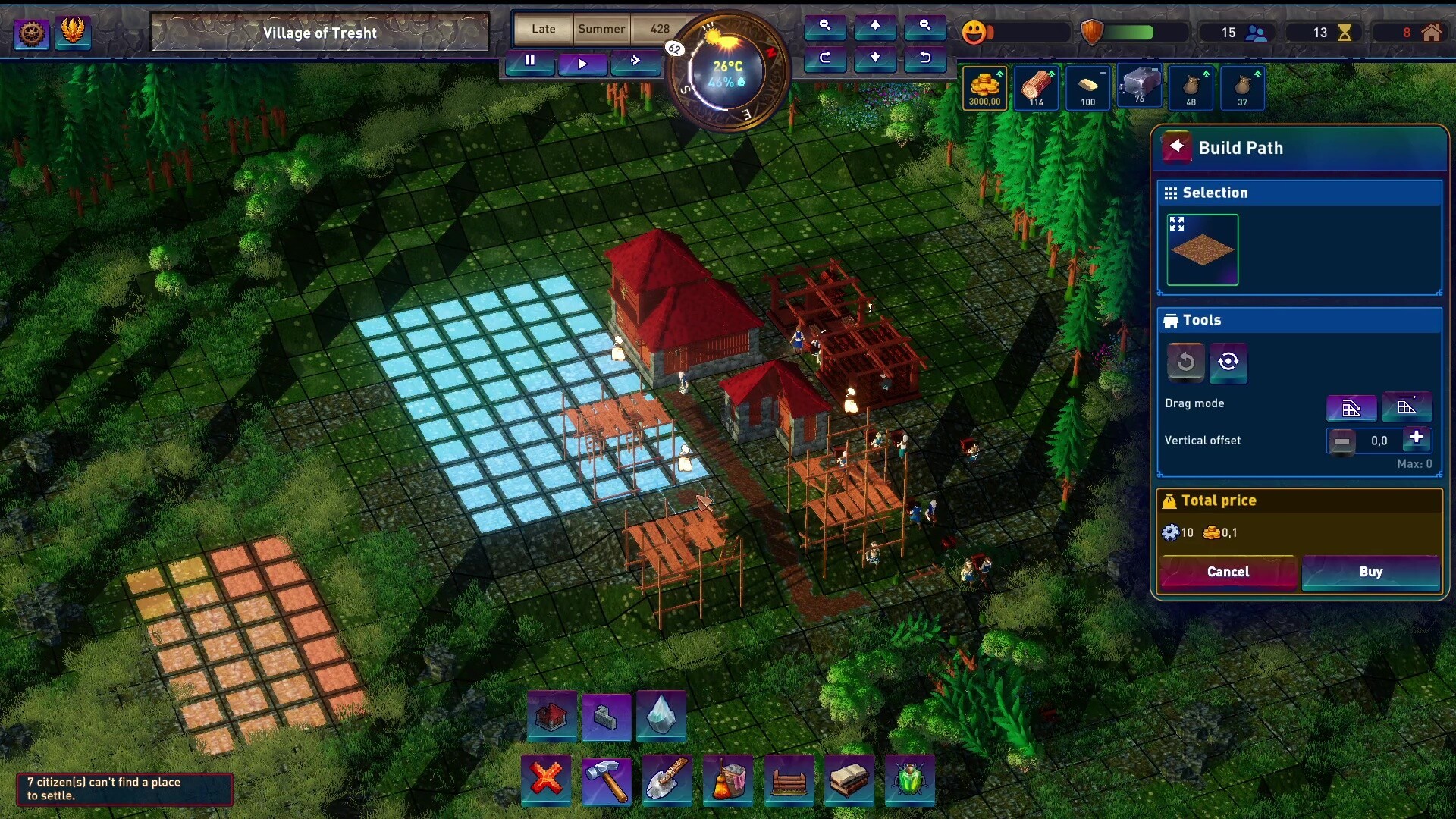Viewport: 1456px width, 819px height.
Task: Click the green beetle icon
Action: 910,779
